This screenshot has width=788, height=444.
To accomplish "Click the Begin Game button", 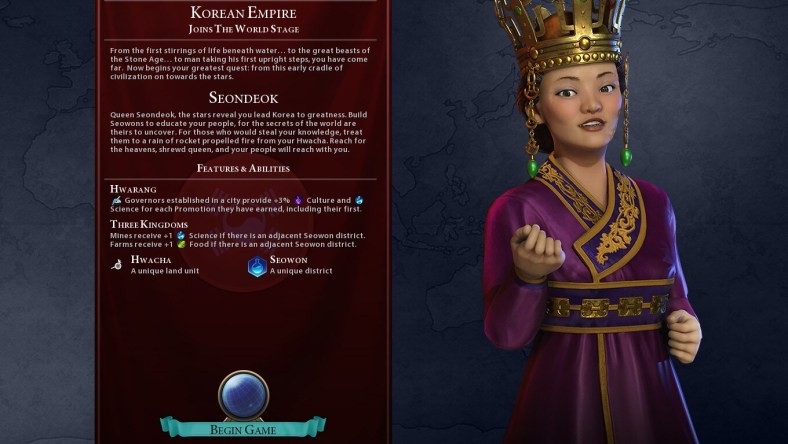I will pyautogui.click(x=242, y=430).
